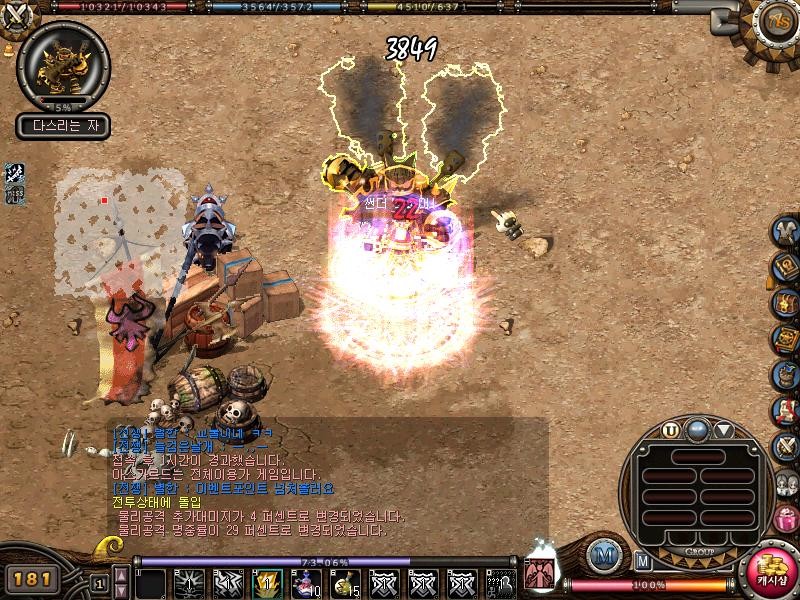Image resolution: width=800 pixels, height=600 pixels.
Task: Click the helmet character icon in side menu
Action: click(x=786, y=230)
